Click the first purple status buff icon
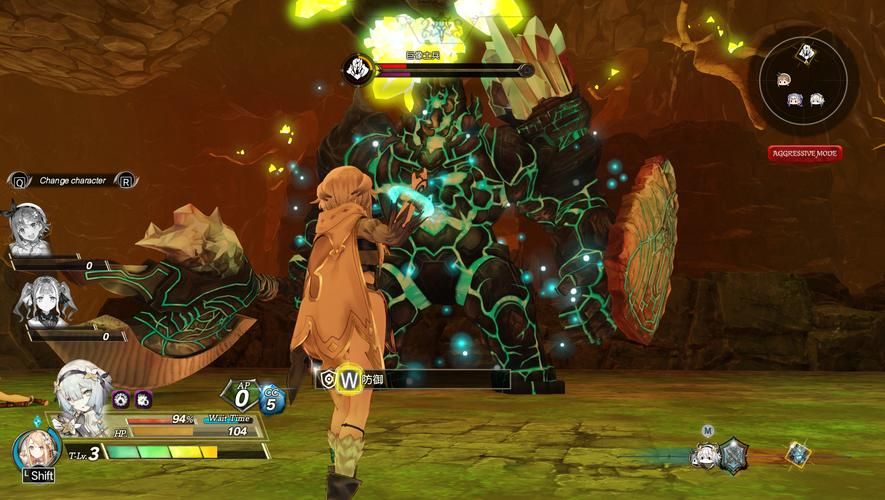885x500 pixels. (121, 399)
